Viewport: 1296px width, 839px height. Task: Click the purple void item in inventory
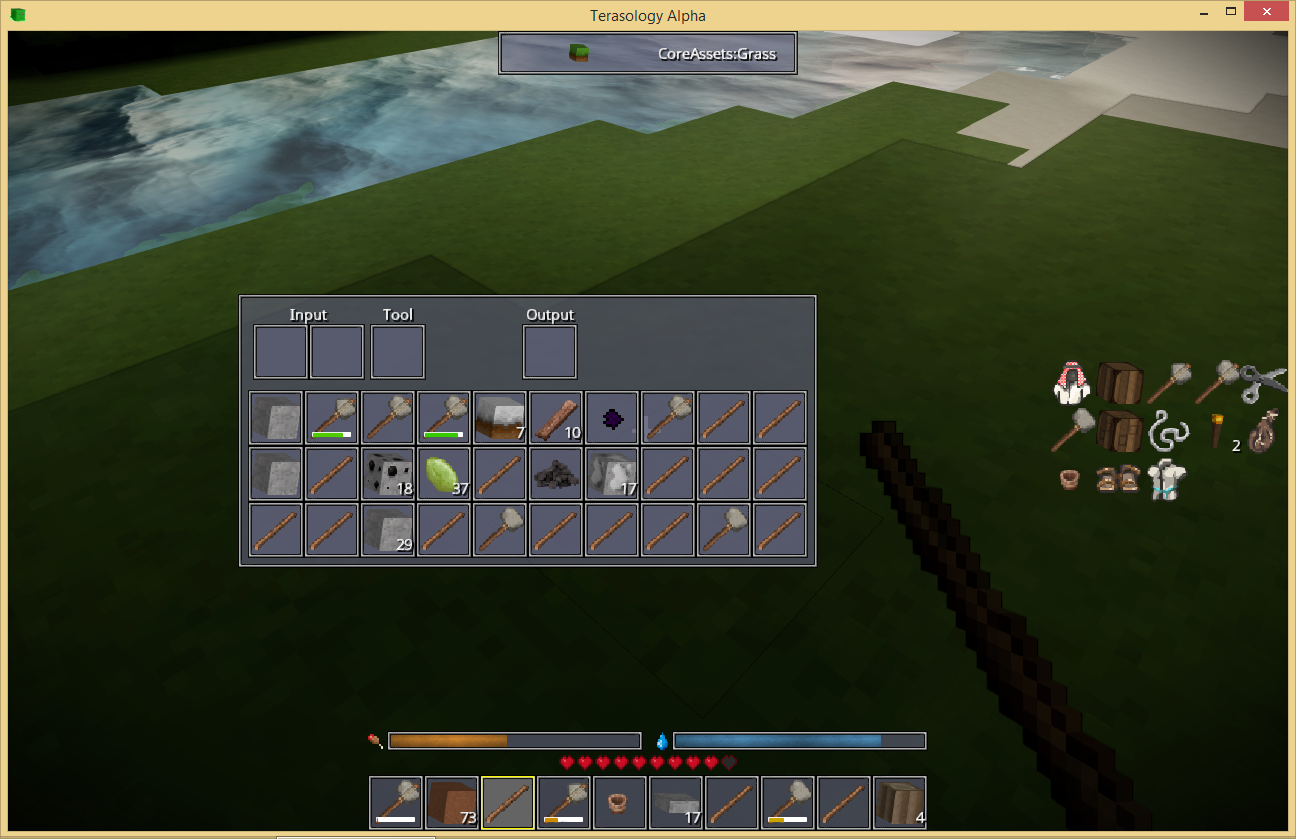point(611,417)
